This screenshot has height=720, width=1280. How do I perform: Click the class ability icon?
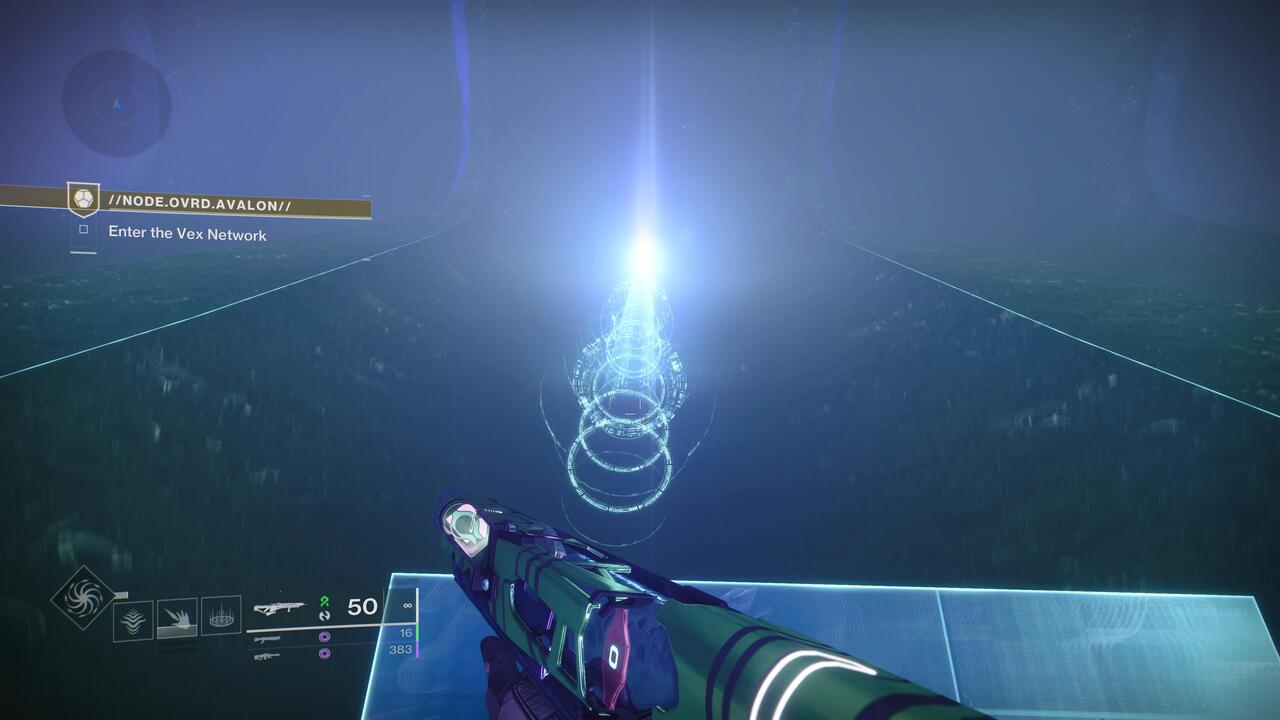tap(222, 615)
